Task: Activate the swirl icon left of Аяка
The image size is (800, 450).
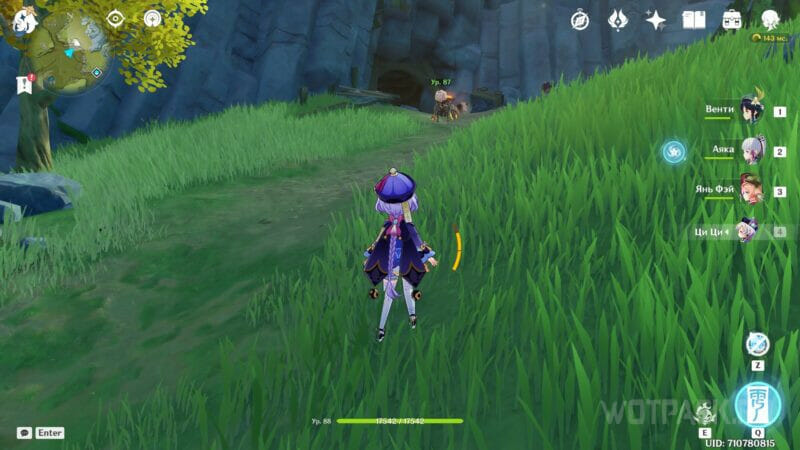Action: 675,151
